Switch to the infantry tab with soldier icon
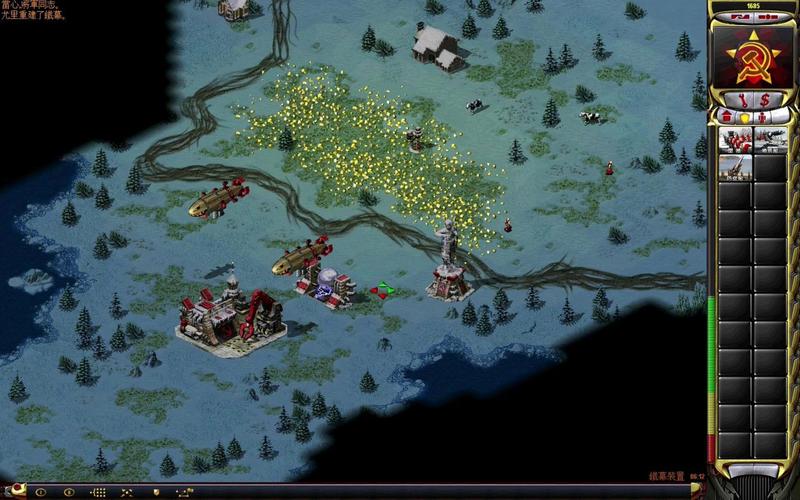Image resolution: width=800 pixels, height=500 pixels. 763,118
